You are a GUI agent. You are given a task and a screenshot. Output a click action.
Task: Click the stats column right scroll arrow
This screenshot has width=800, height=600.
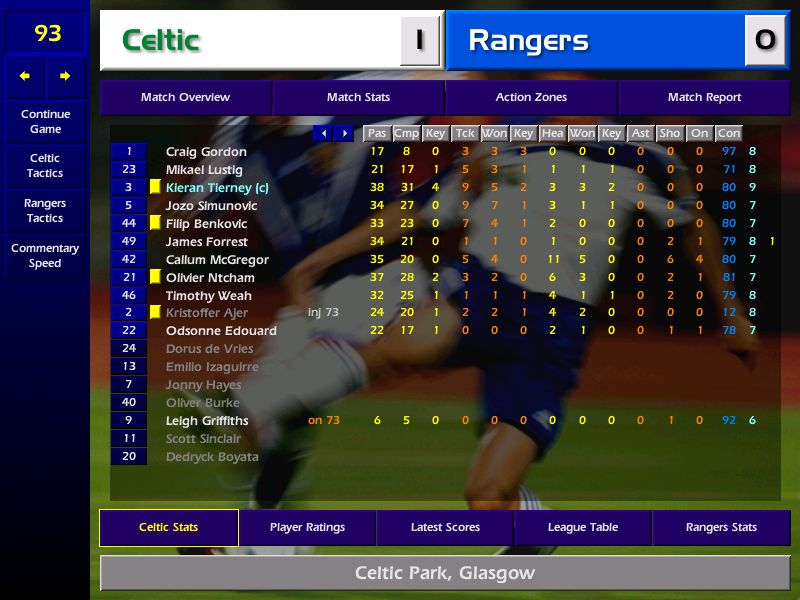[x=344, y=133]
